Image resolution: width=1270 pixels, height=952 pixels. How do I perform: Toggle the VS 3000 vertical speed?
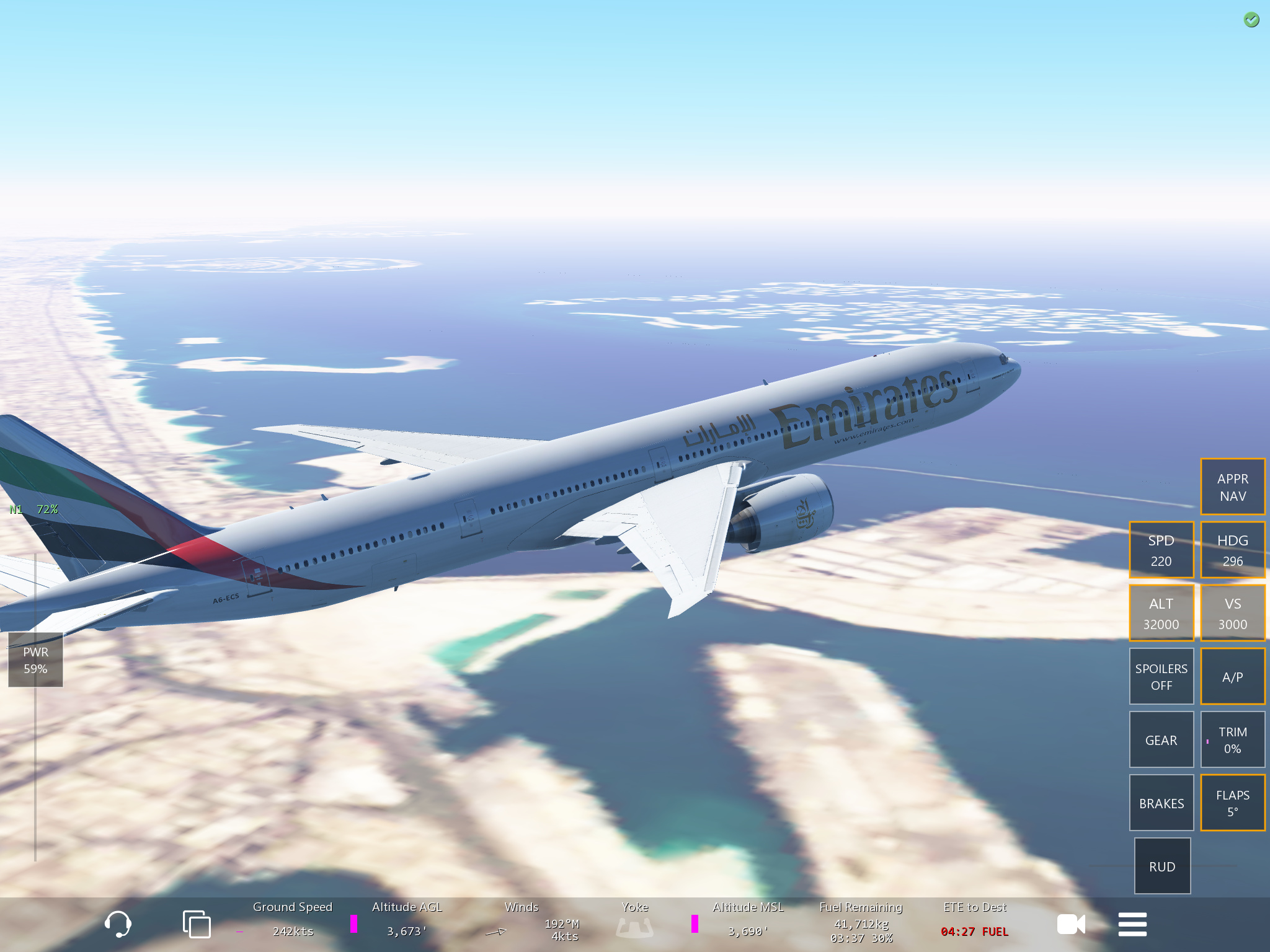click(x=1232, y=614)
